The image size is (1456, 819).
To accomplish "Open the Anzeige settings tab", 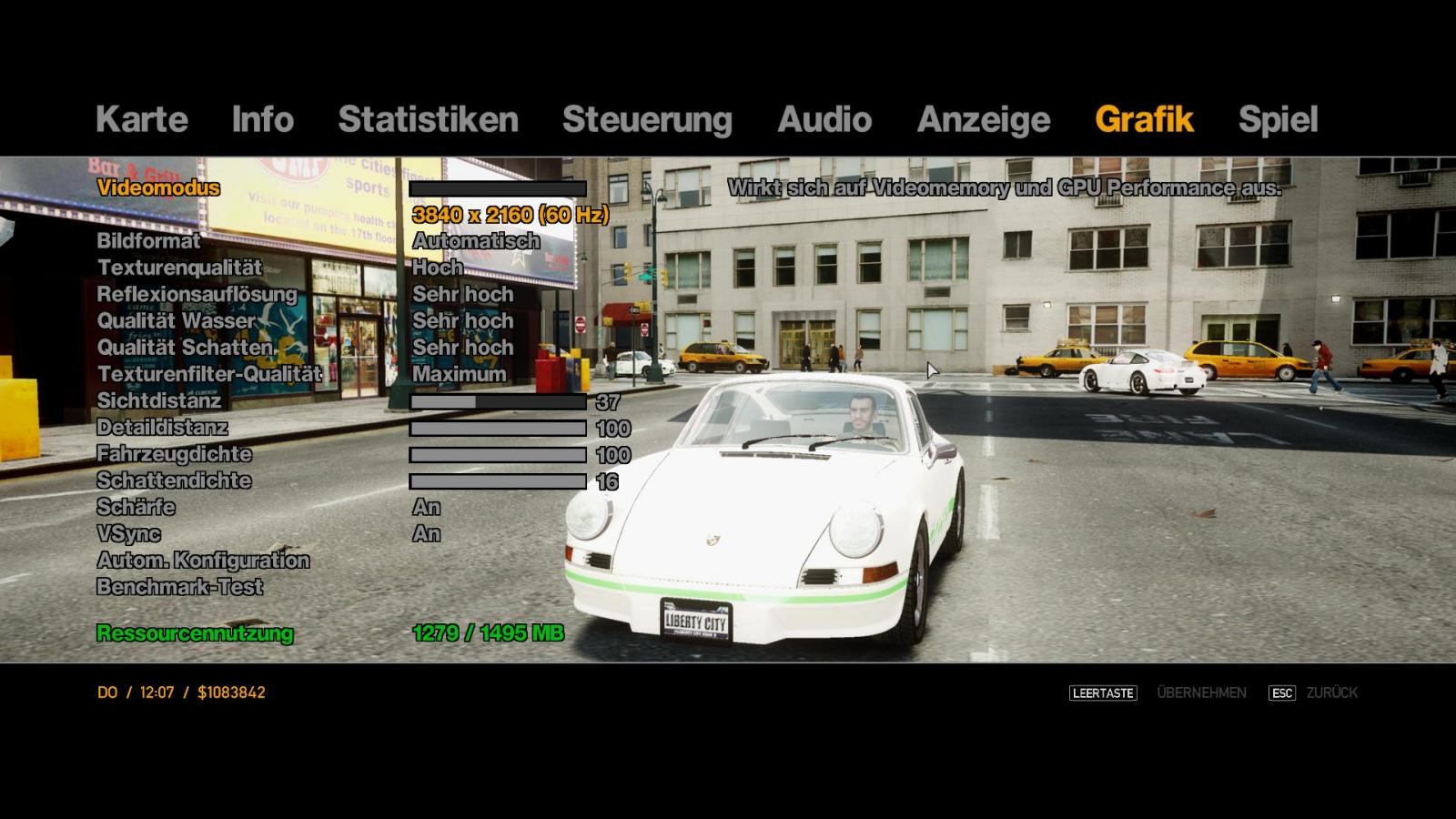I will 984,119.
